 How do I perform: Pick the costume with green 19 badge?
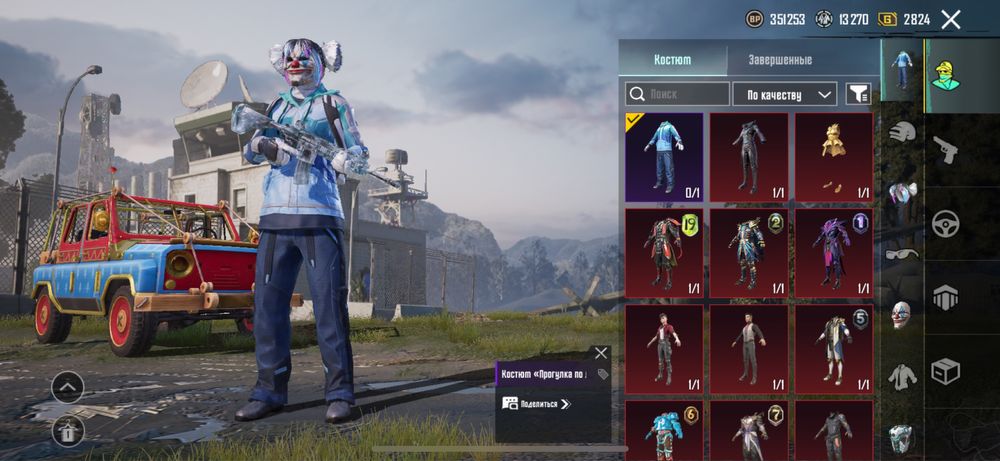tap(665, 252)
